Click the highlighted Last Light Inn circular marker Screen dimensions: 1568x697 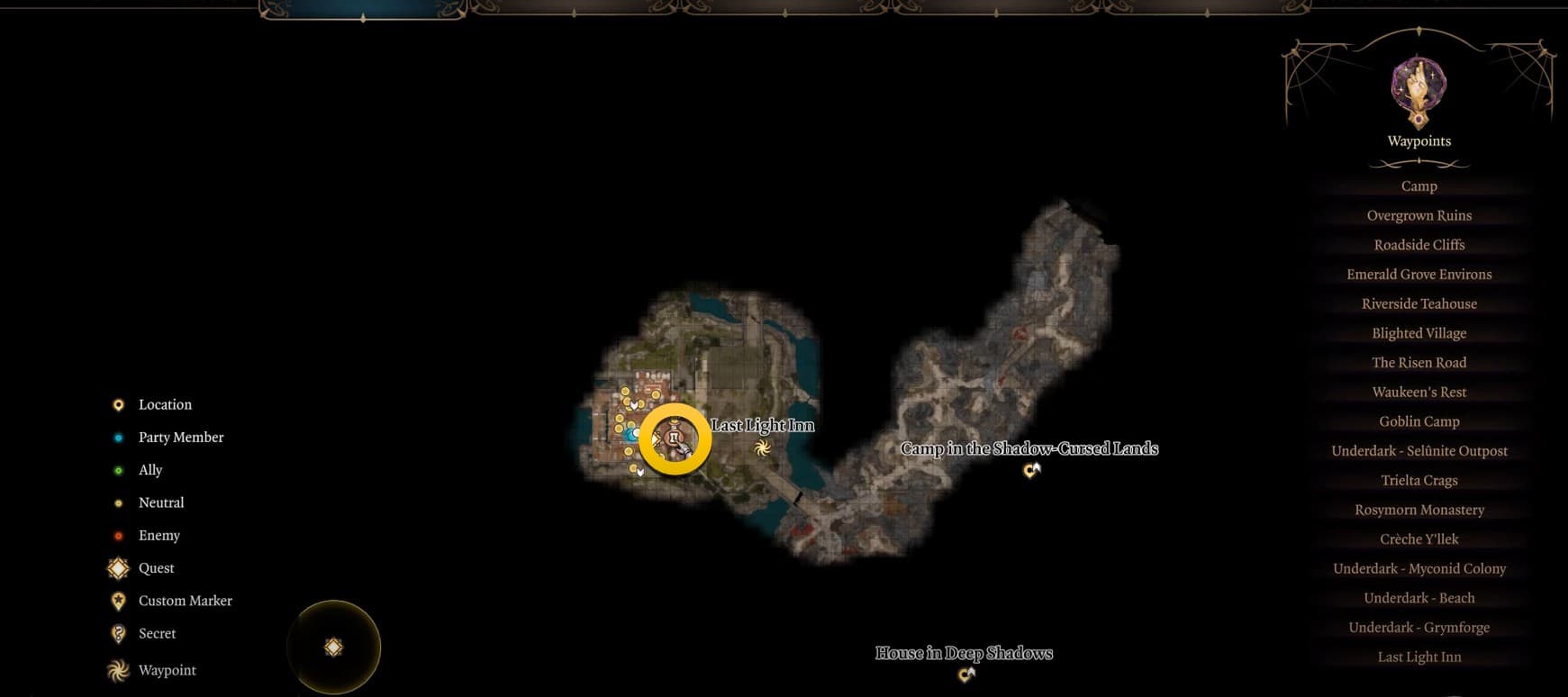click(674, 441)
